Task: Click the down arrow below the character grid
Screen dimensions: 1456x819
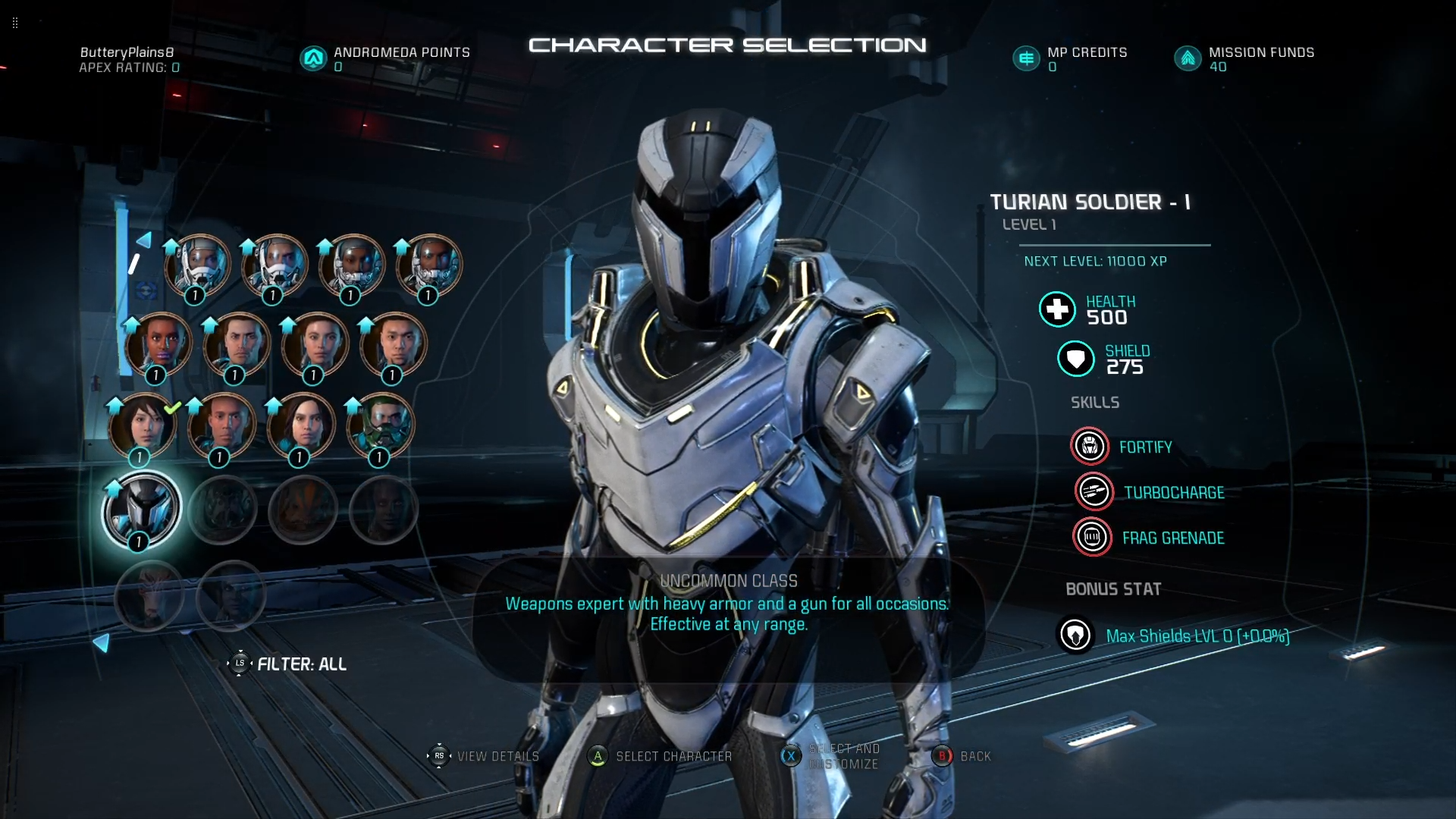Action: pos(101,643)
